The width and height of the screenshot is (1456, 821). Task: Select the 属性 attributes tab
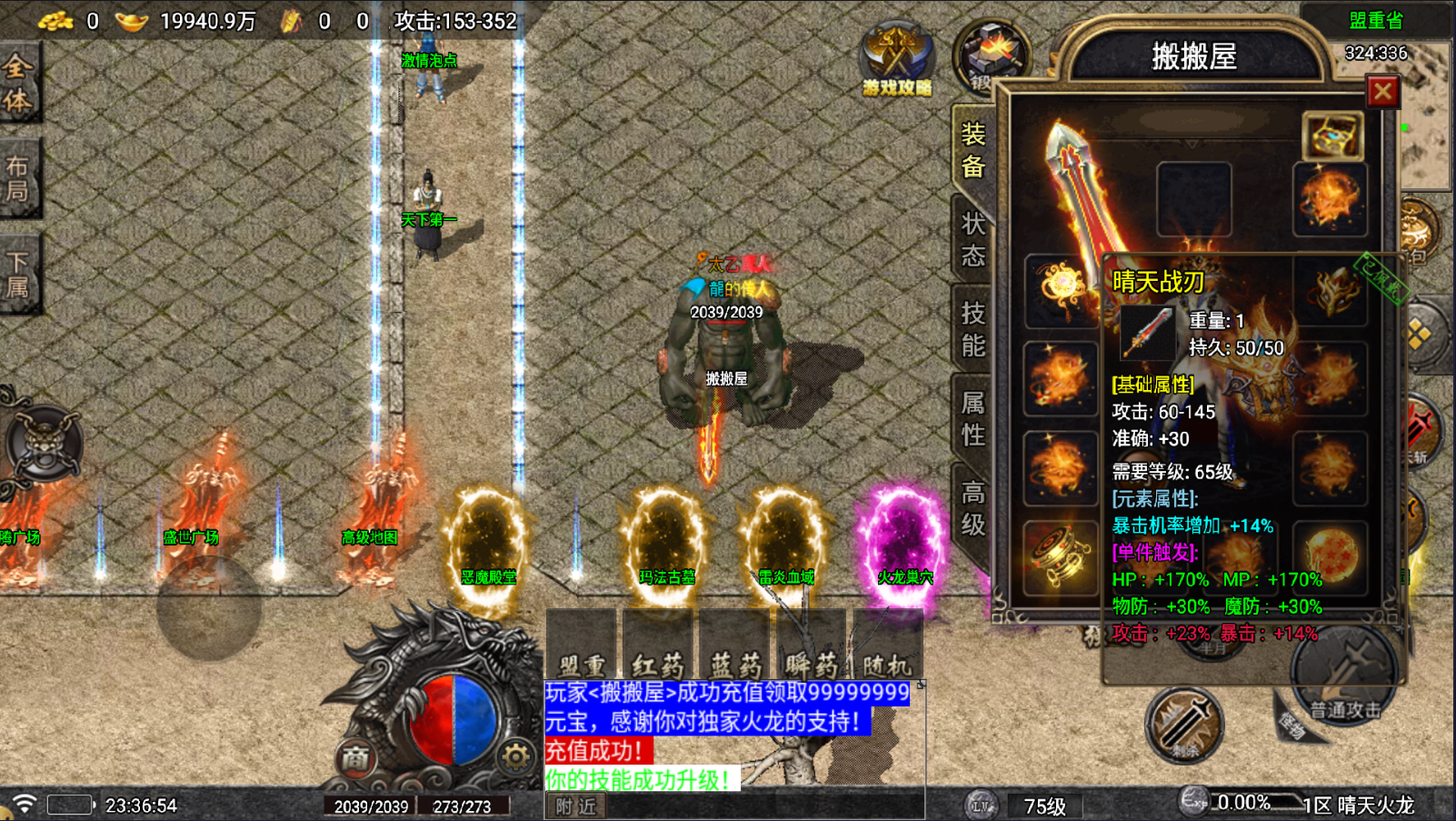[x=972, y=419]
